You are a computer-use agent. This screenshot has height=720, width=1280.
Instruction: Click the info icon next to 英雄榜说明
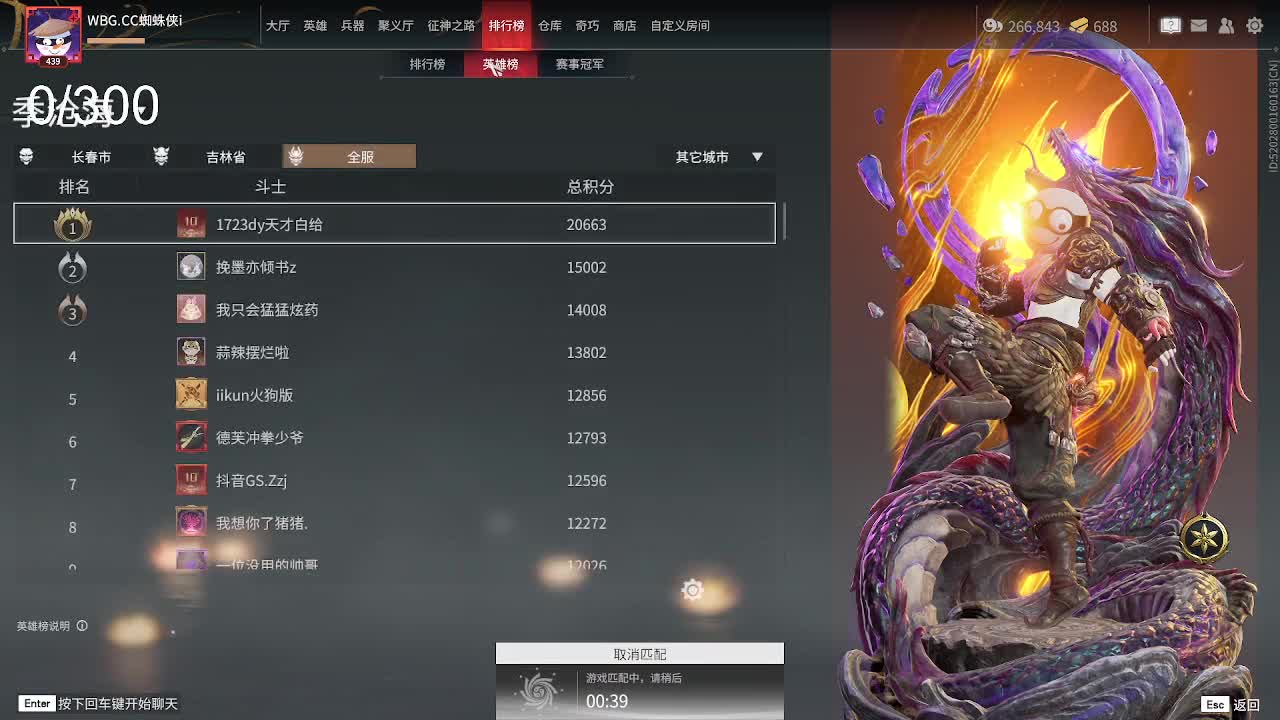pos(81,626)
